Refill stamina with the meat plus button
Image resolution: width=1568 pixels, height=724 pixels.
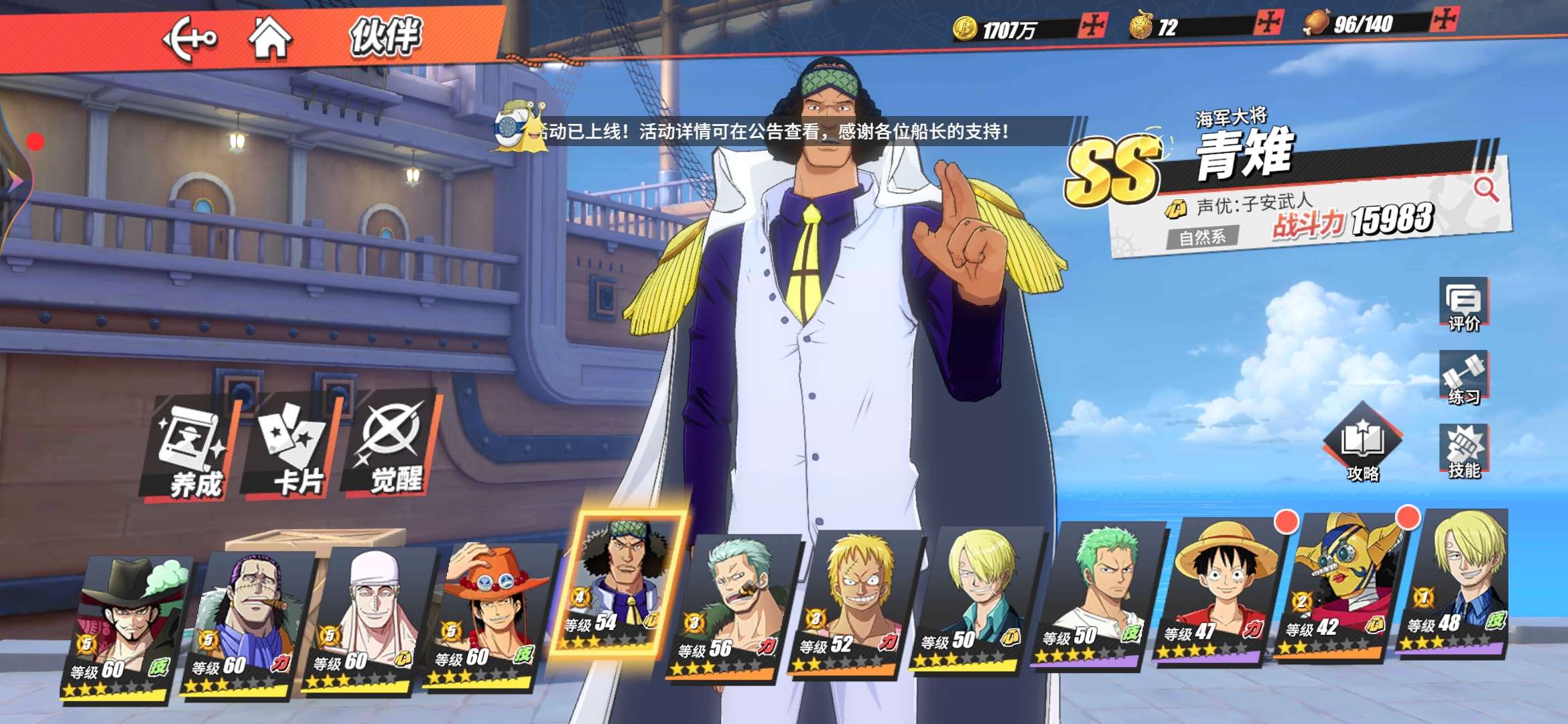coord(1443,19)
